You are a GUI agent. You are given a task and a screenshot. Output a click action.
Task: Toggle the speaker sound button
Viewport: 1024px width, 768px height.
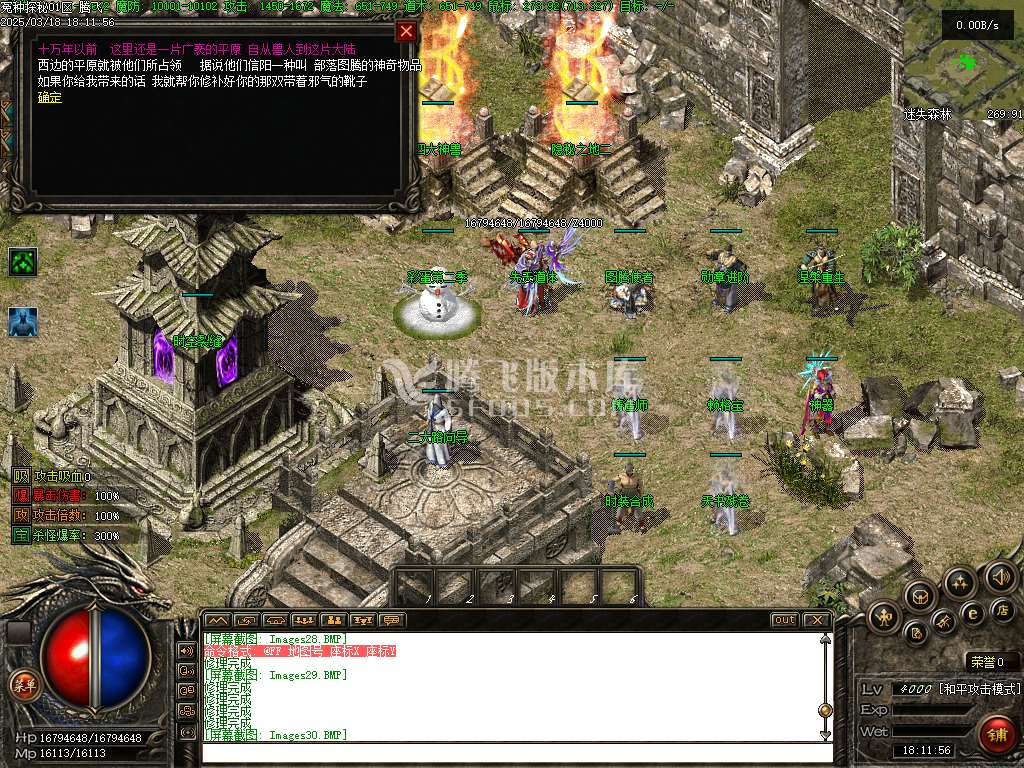coord(999,577)
